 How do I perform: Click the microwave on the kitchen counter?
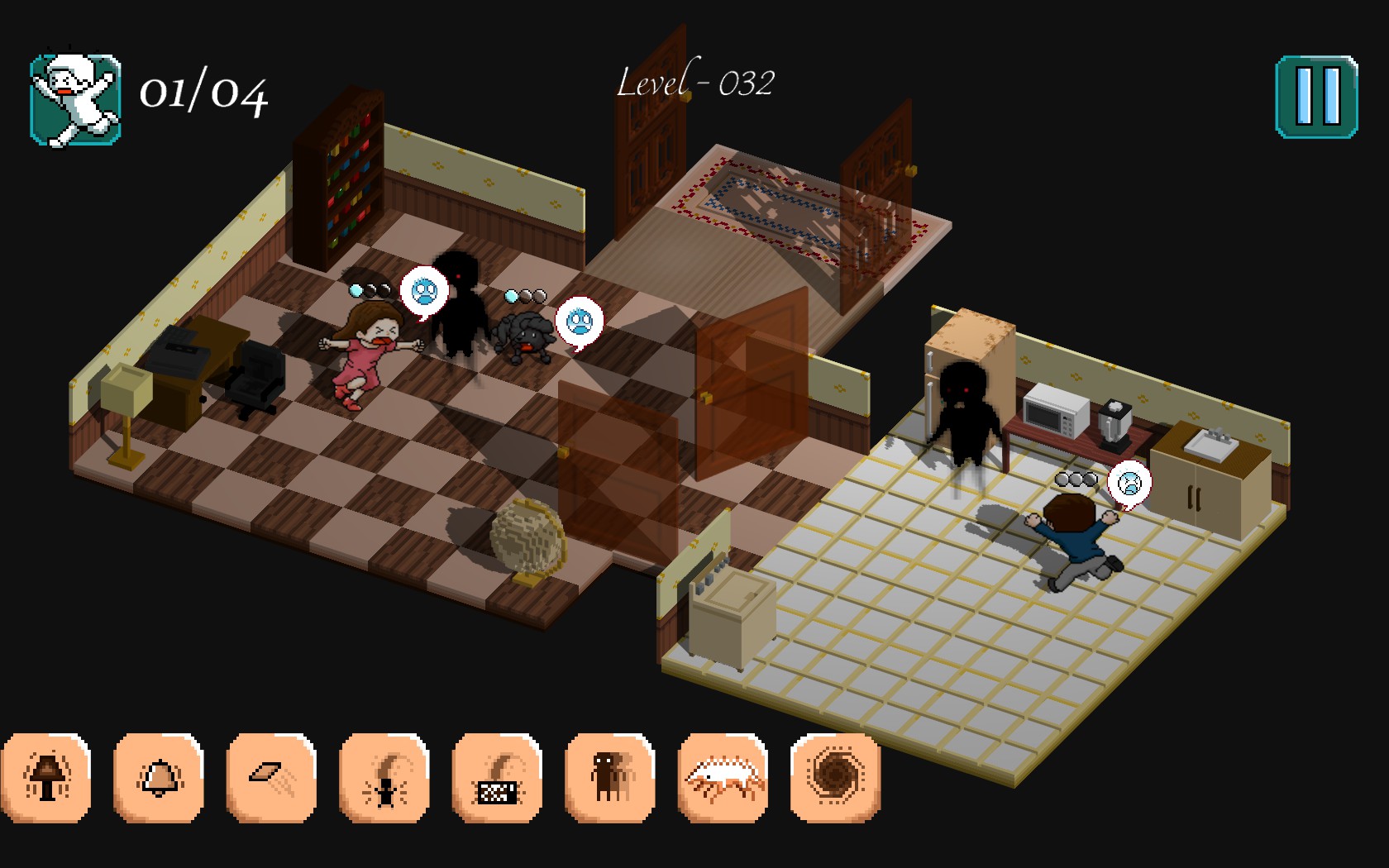point(1052,409)
